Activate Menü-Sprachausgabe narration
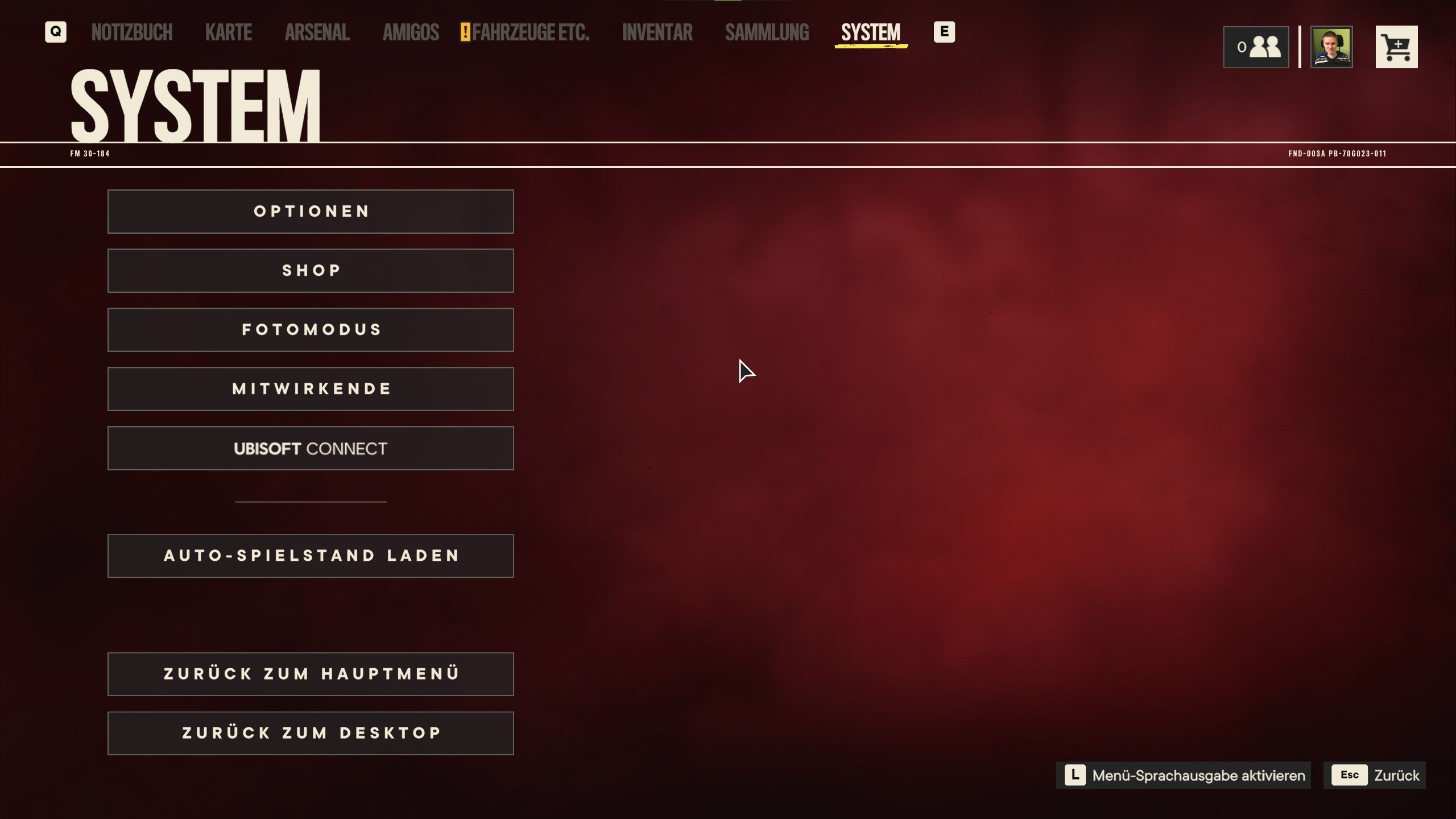The height and width of the screenshot is (819, 1456). [x=1183, y=775]
